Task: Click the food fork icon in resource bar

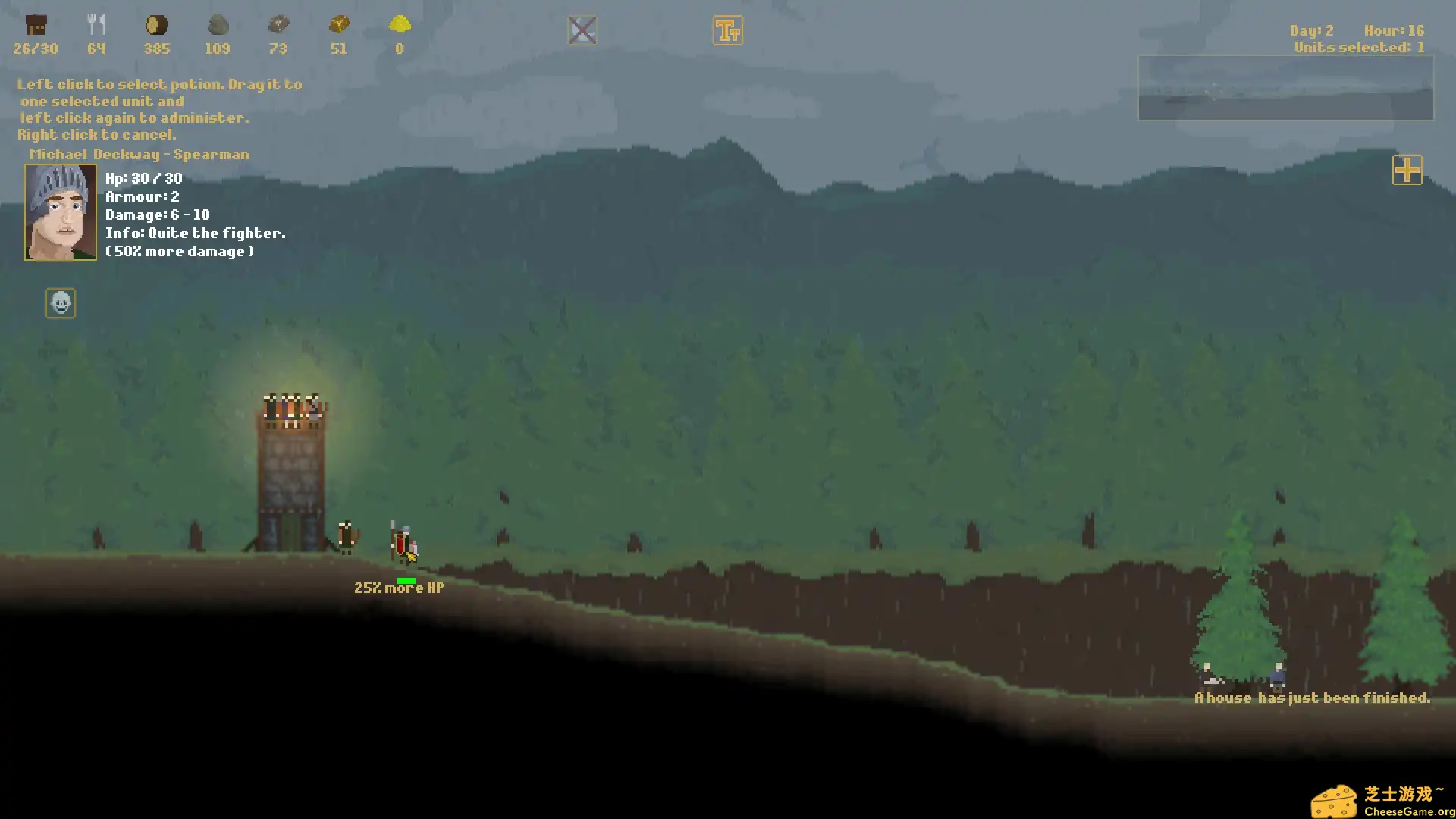Action: click(96, 23)
